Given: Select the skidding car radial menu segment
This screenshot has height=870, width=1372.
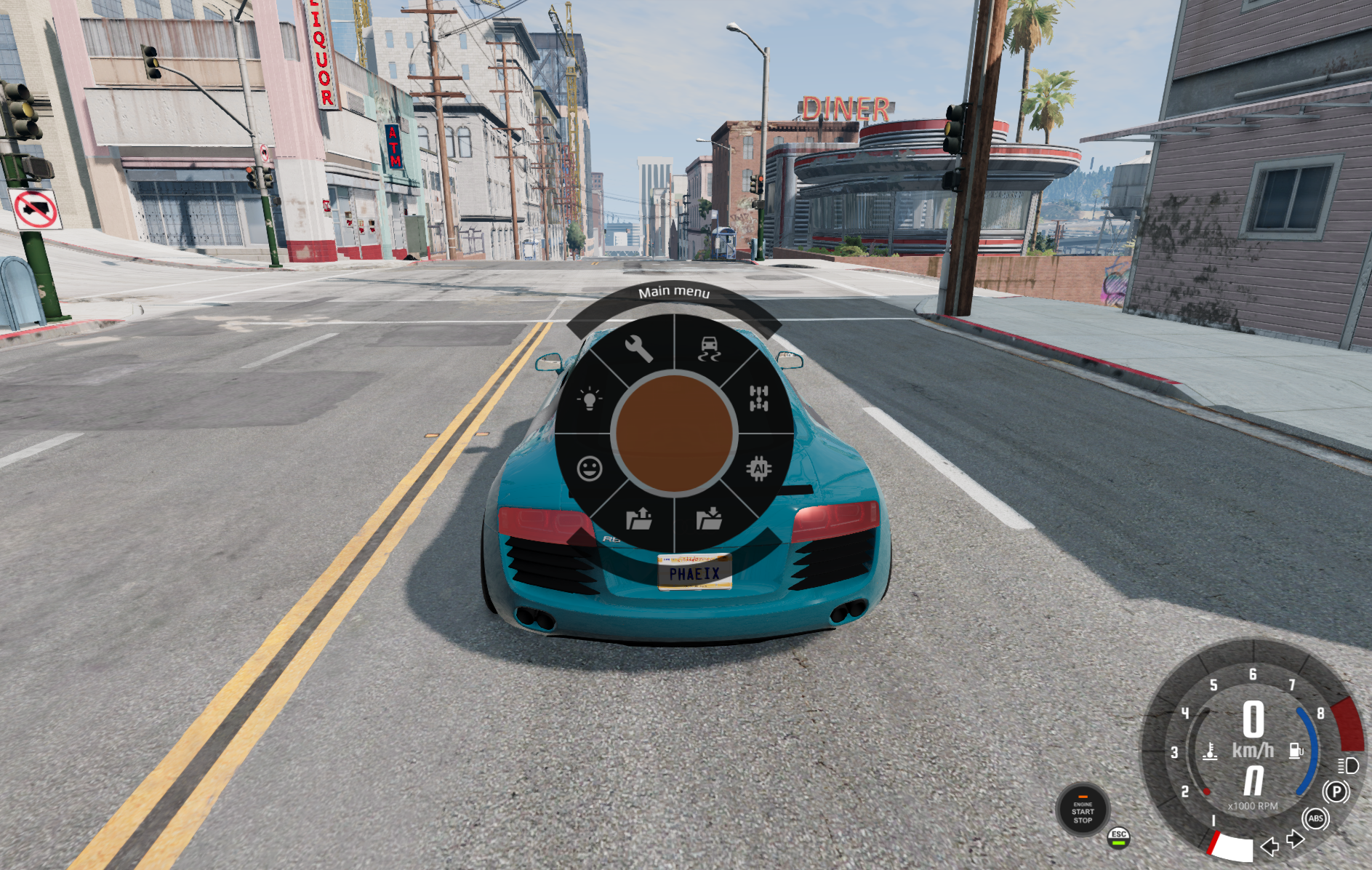Looking at the screenshot, I should (x=710, y=348).
